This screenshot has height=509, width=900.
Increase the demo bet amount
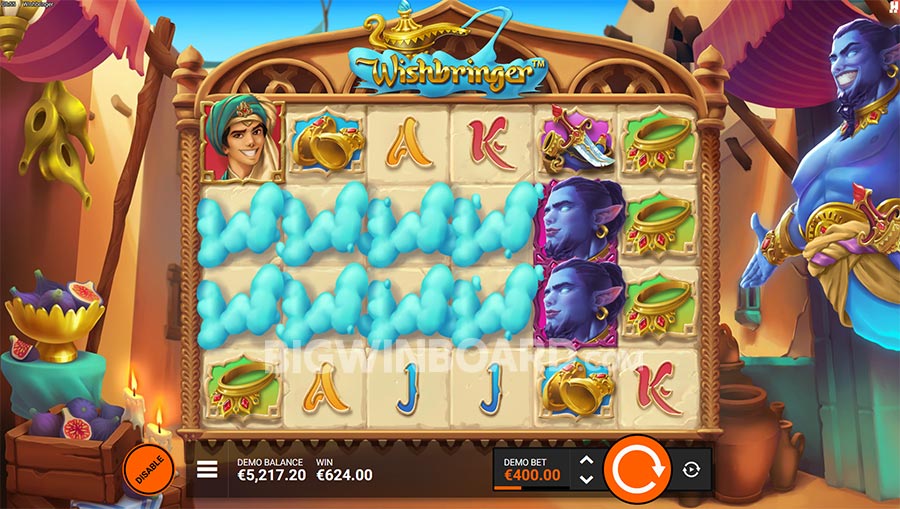587,460
